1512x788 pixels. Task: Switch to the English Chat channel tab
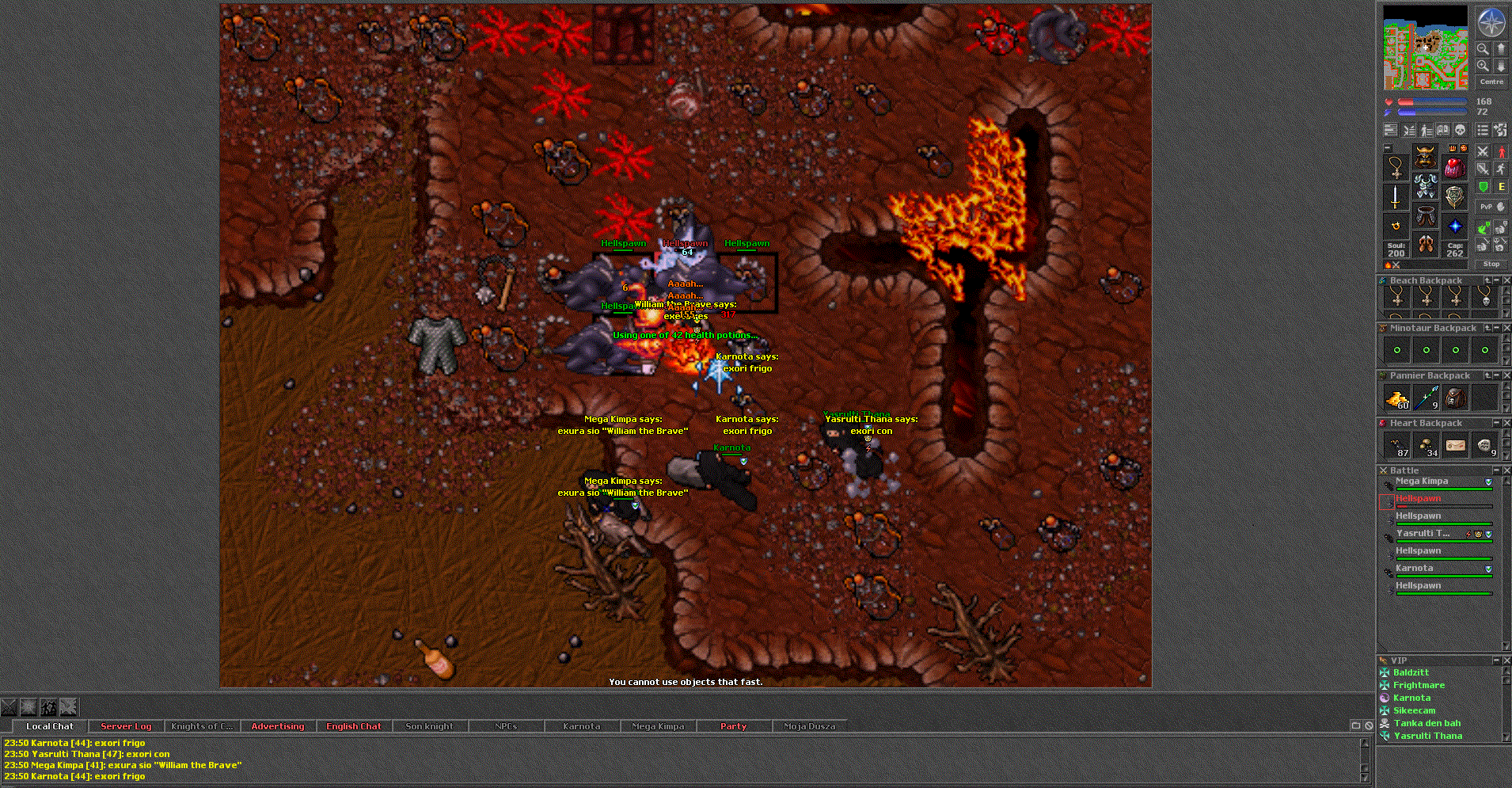353,726
